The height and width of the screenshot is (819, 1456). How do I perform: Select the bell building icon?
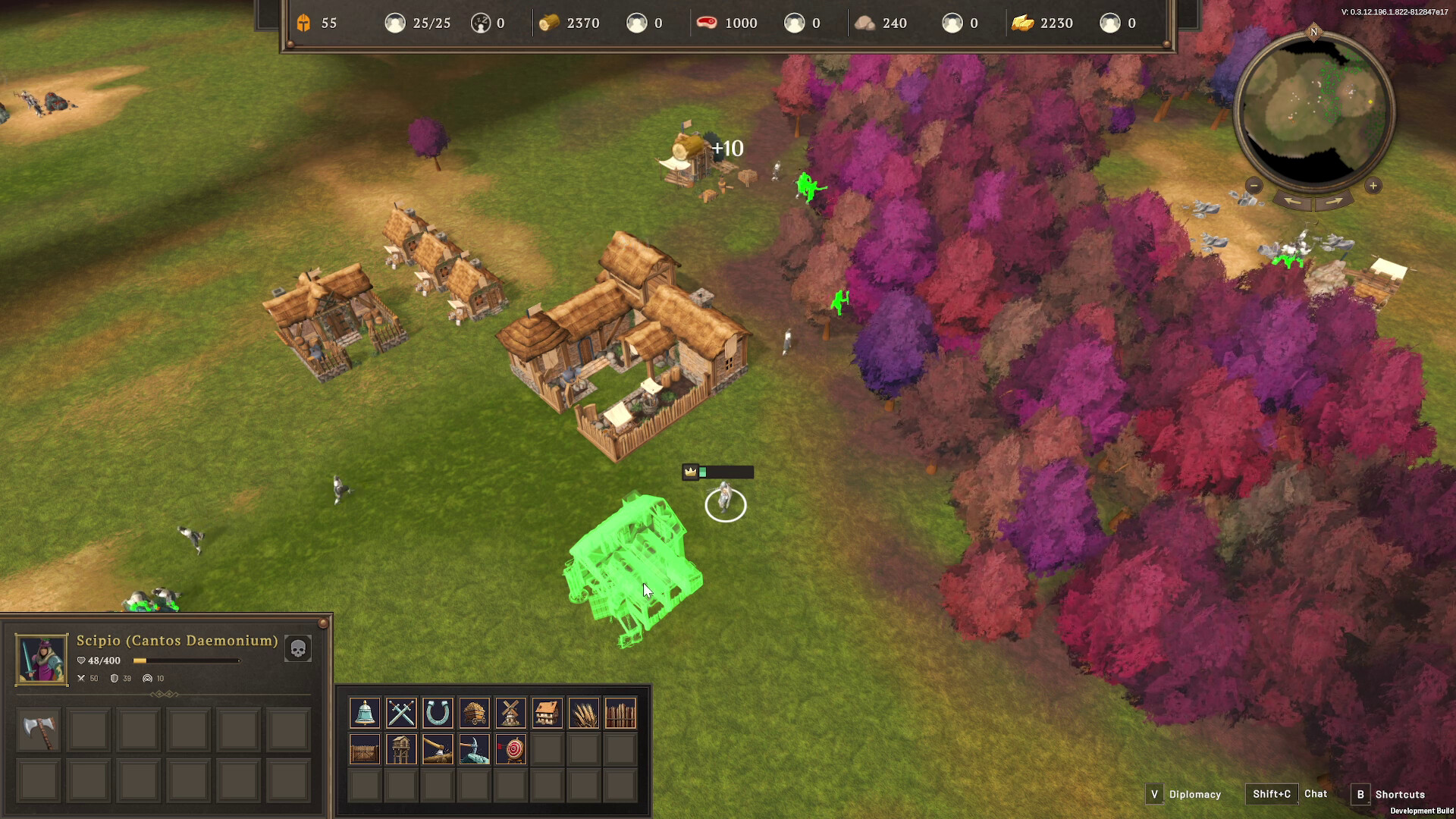tap(365, 713)
